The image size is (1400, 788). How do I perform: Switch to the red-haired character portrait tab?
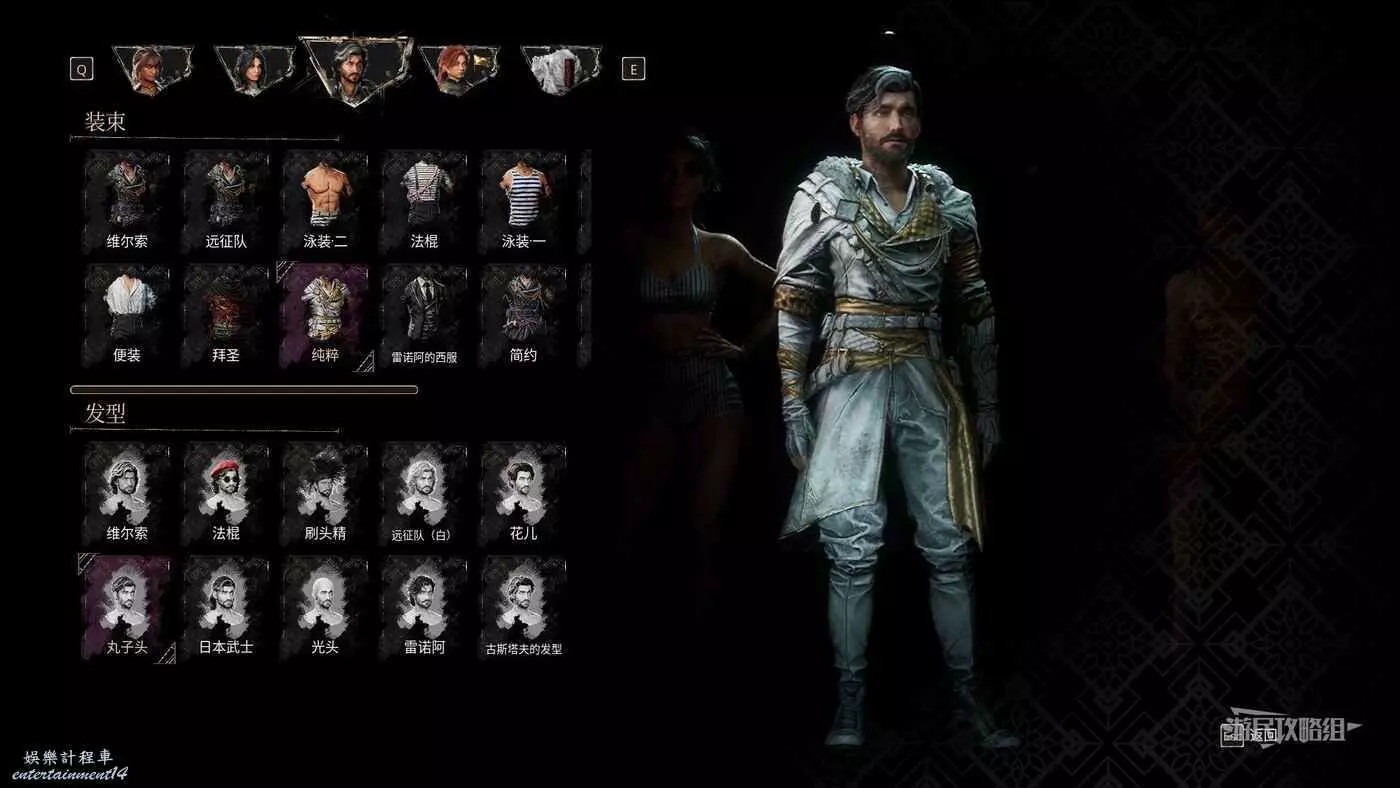[456, 69]
